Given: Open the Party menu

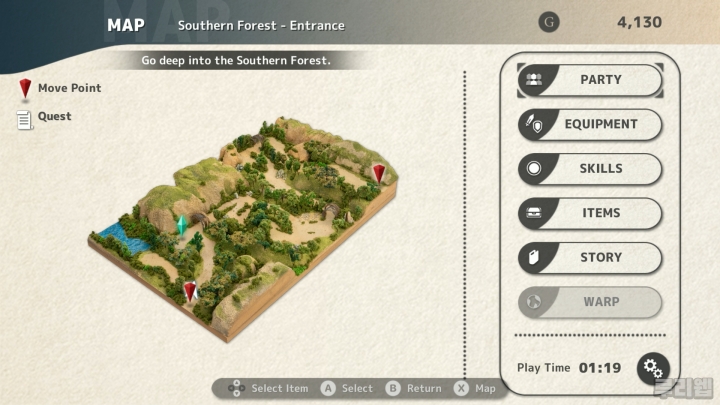Looking at the screenshot, I should click(x=590, y=80).
